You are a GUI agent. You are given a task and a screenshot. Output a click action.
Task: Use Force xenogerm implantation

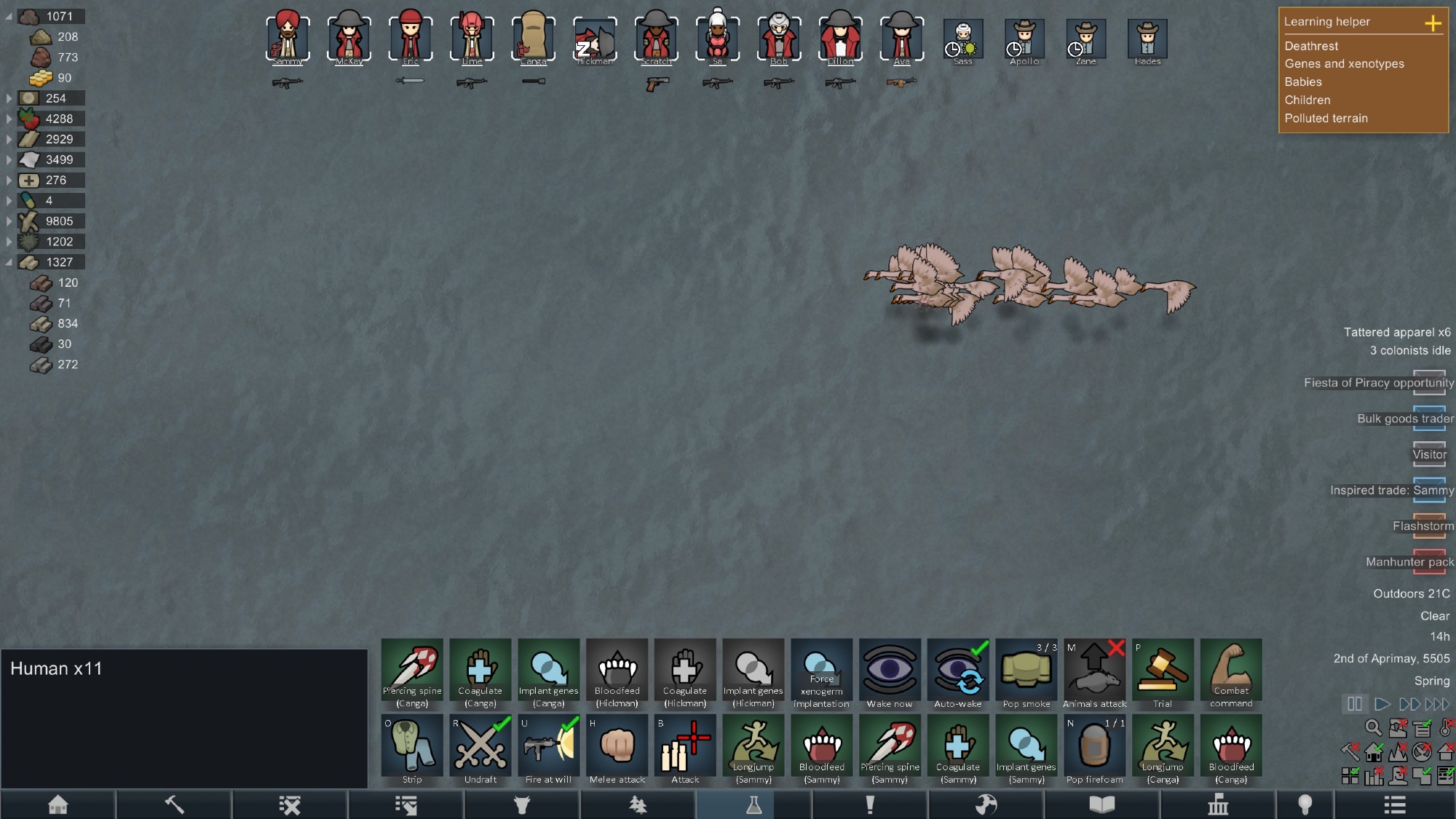click(821, 673)
